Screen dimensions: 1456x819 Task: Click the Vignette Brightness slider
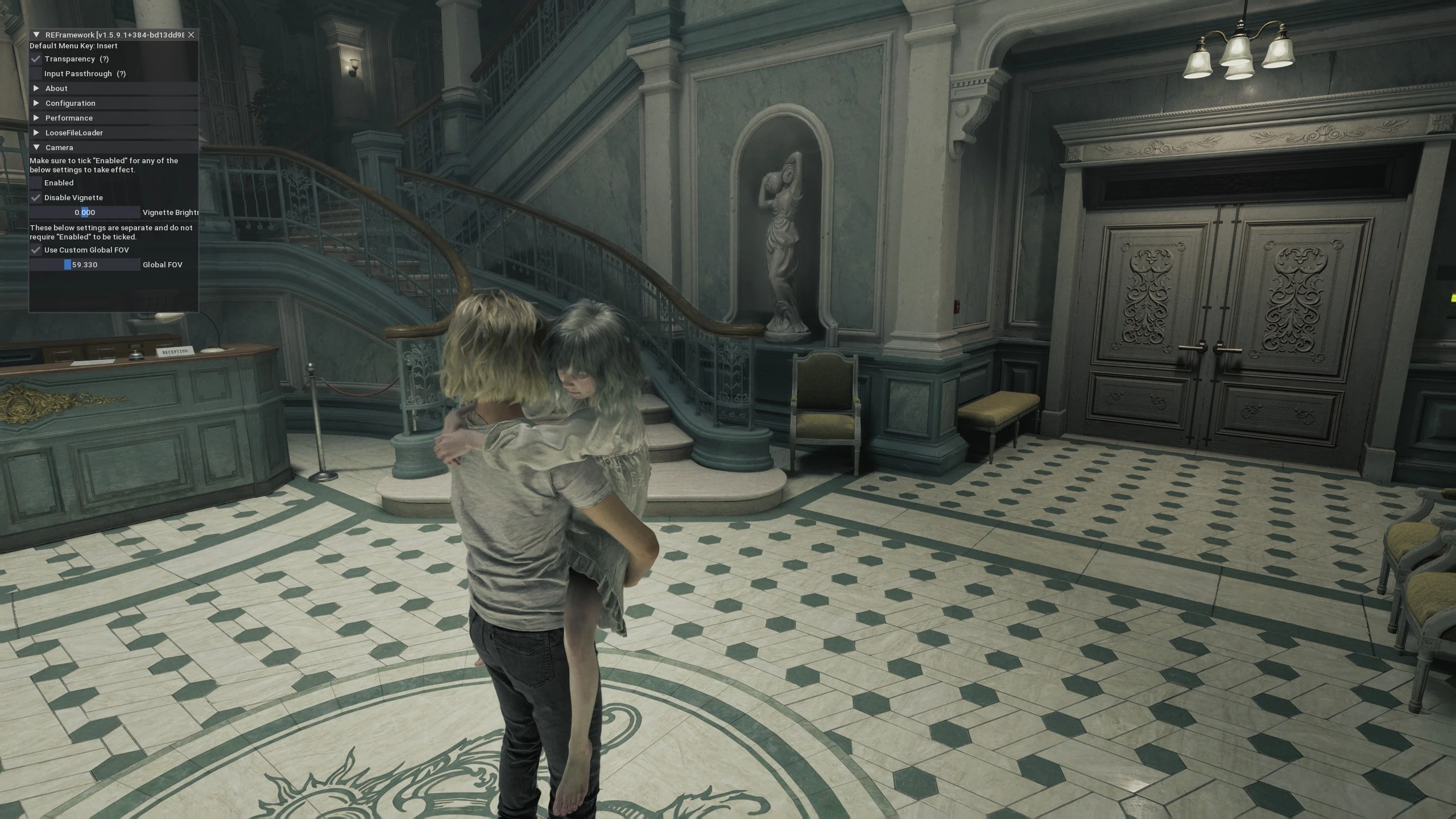[x=85, y=213]
